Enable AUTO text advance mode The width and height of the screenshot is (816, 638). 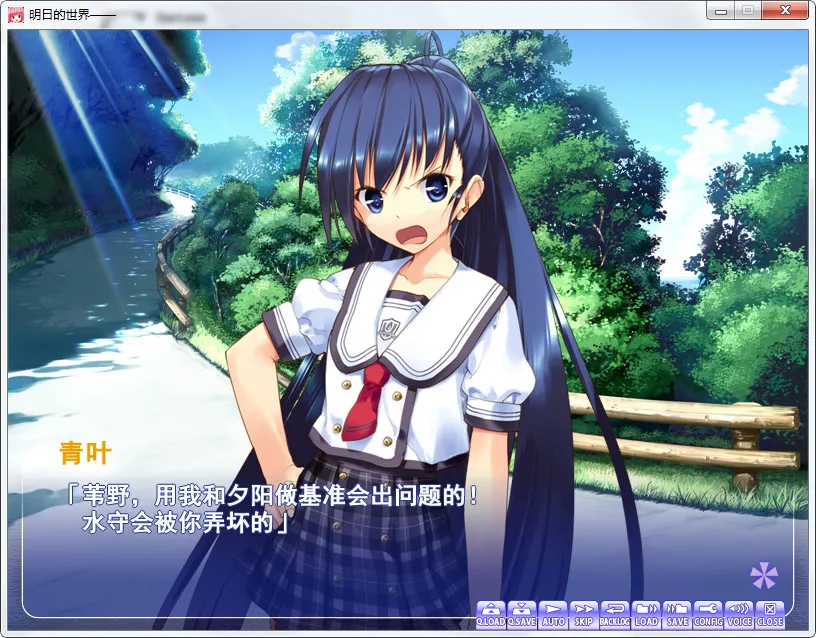(553, 614)
